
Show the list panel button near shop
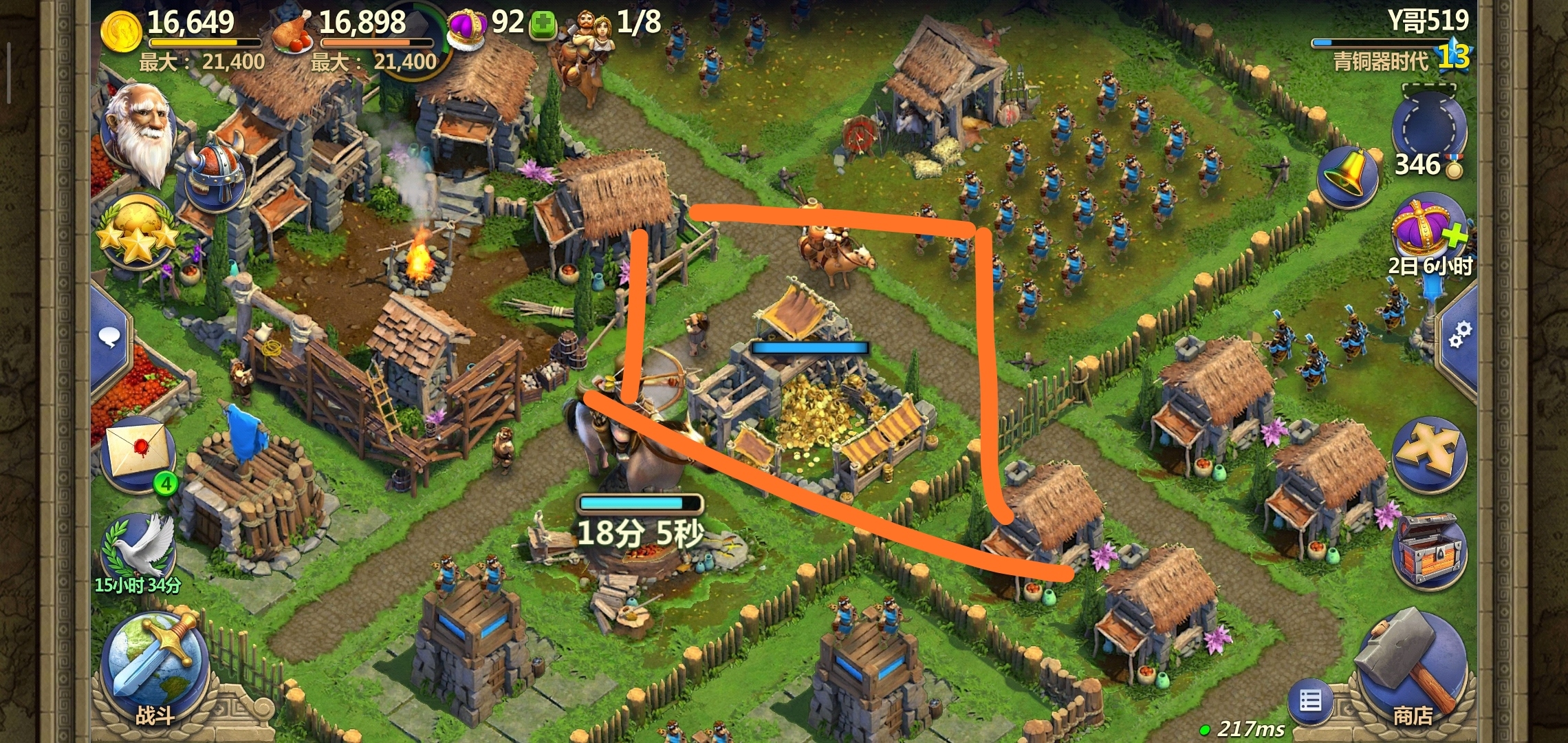[x=1310, y=702]
